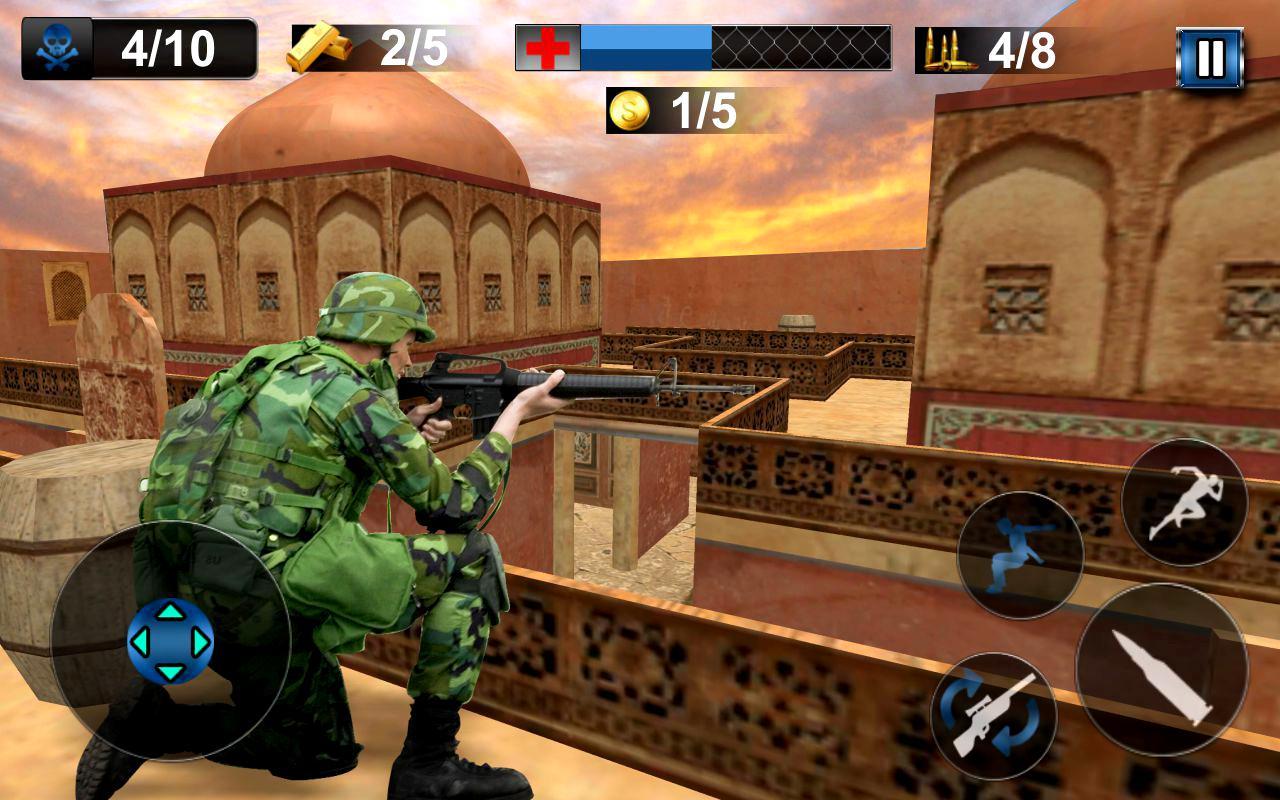The height and width of the screenshot is (800, 1280).
Task: Pause the game
Action: pyautogui.click(x=1209, y=58)
